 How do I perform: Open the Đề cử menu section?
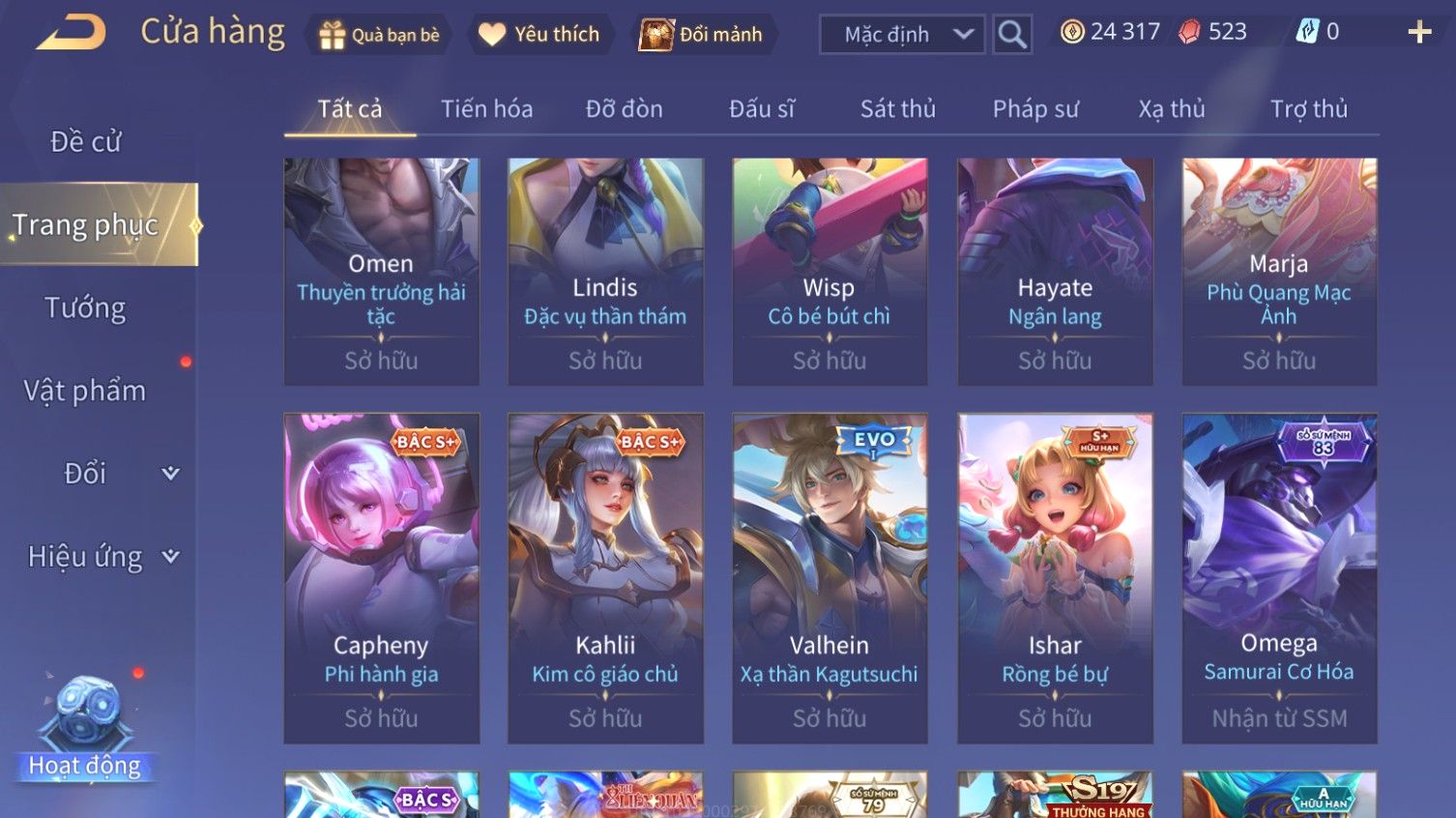[x=85, y=142]
